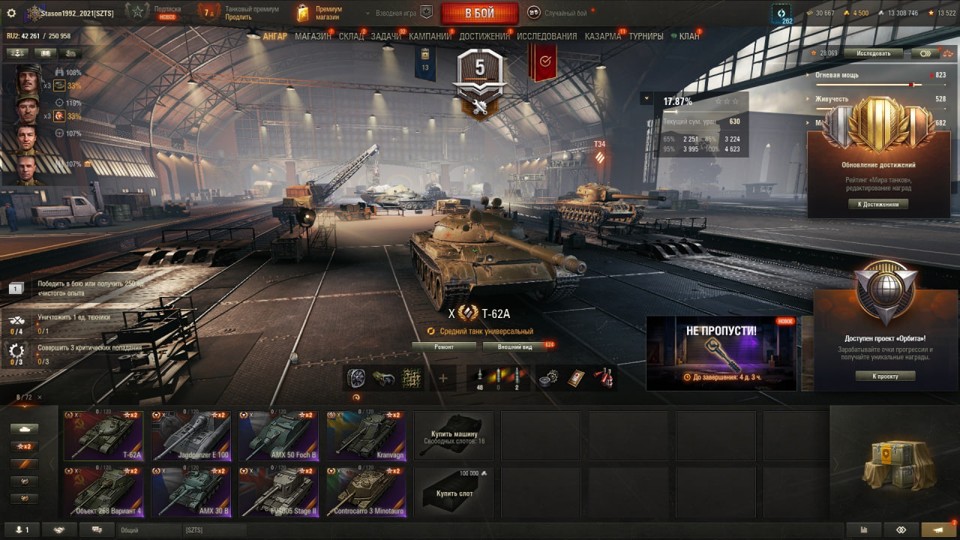Open the ТУРНИРЫ tab

[646, 36]
